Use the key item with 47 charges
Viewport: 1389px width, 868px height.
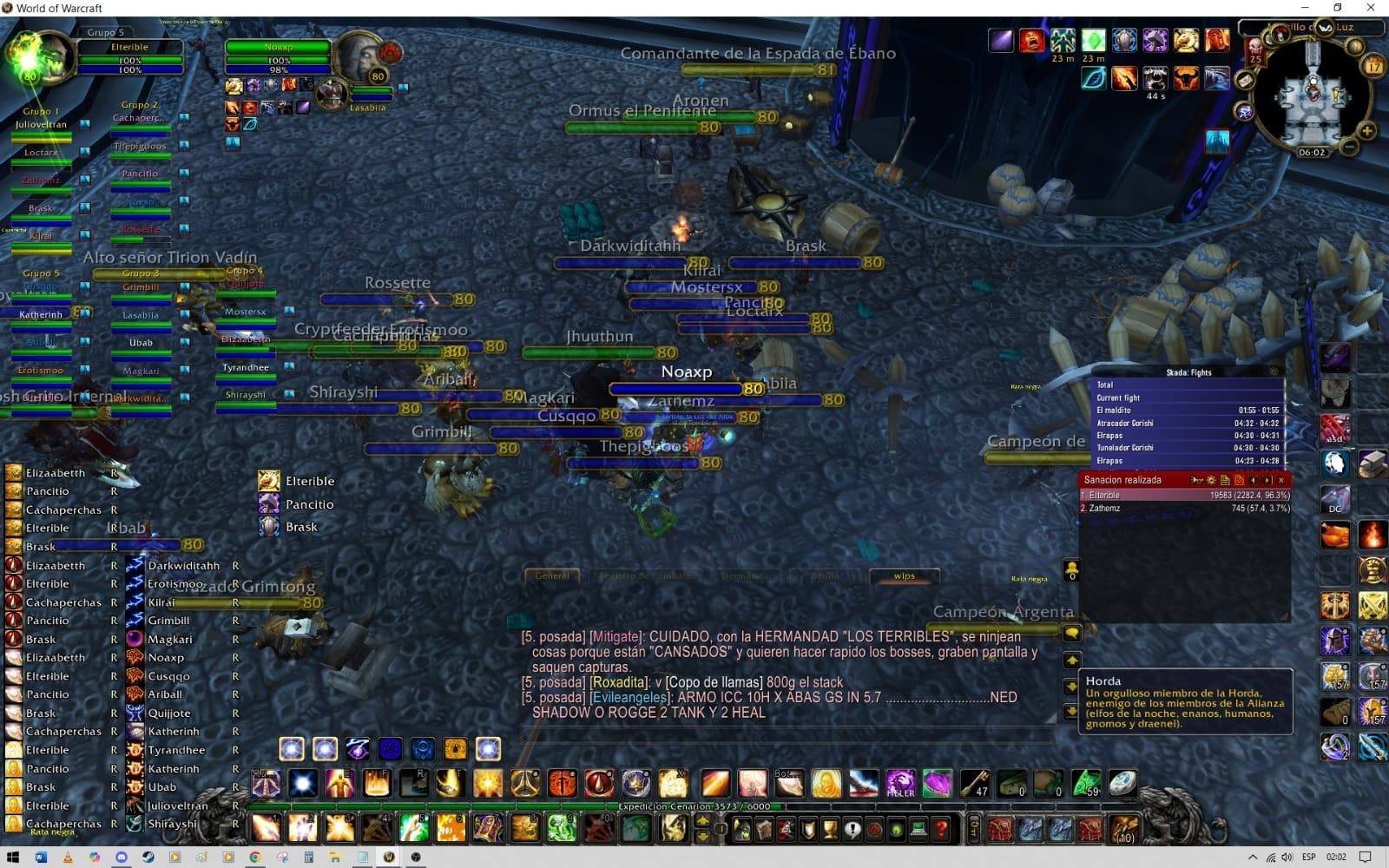pos(974,783)
